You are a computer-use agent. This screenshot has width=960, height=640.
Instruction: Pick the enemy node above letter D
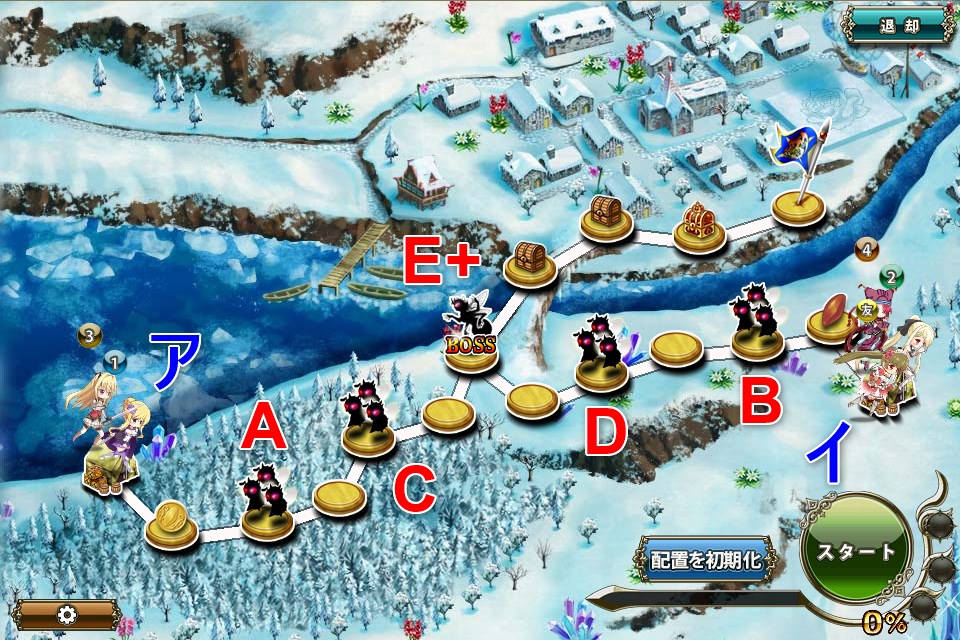click(602, 355)
